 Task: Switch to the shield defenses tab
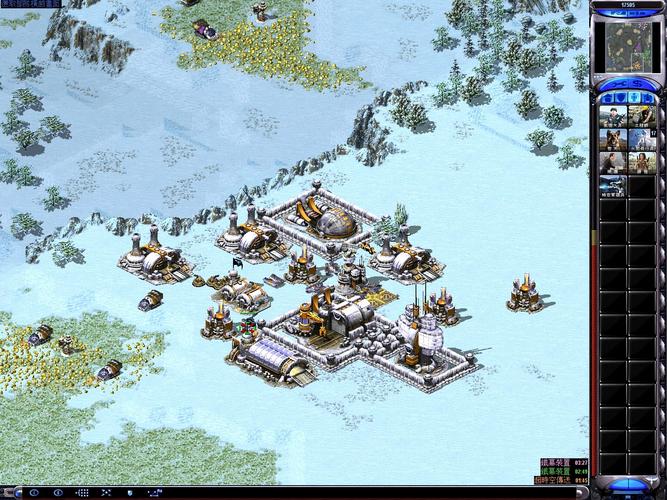[620, 97]
